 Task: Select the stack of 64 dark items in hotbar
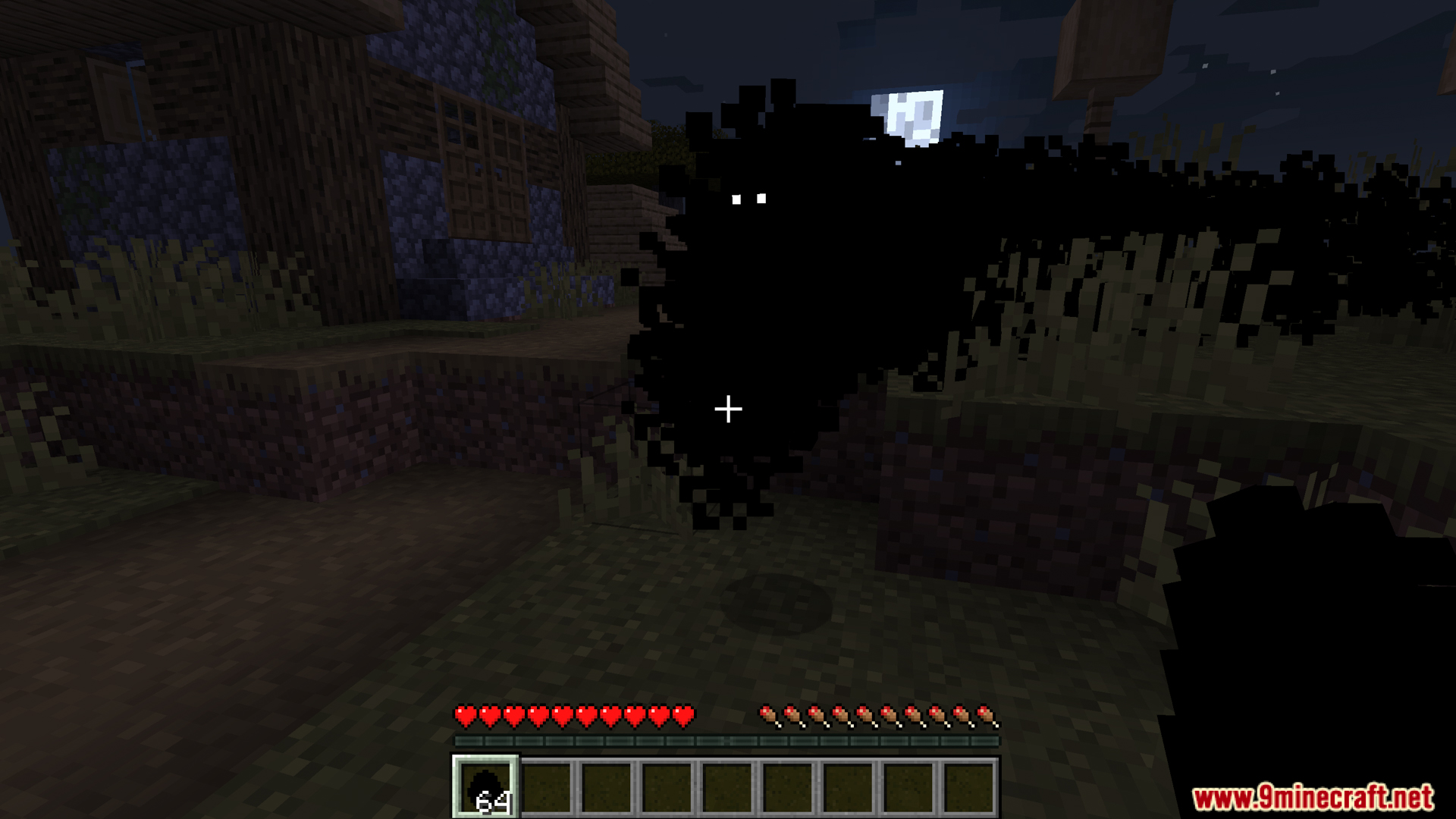(x=485, y=789)
